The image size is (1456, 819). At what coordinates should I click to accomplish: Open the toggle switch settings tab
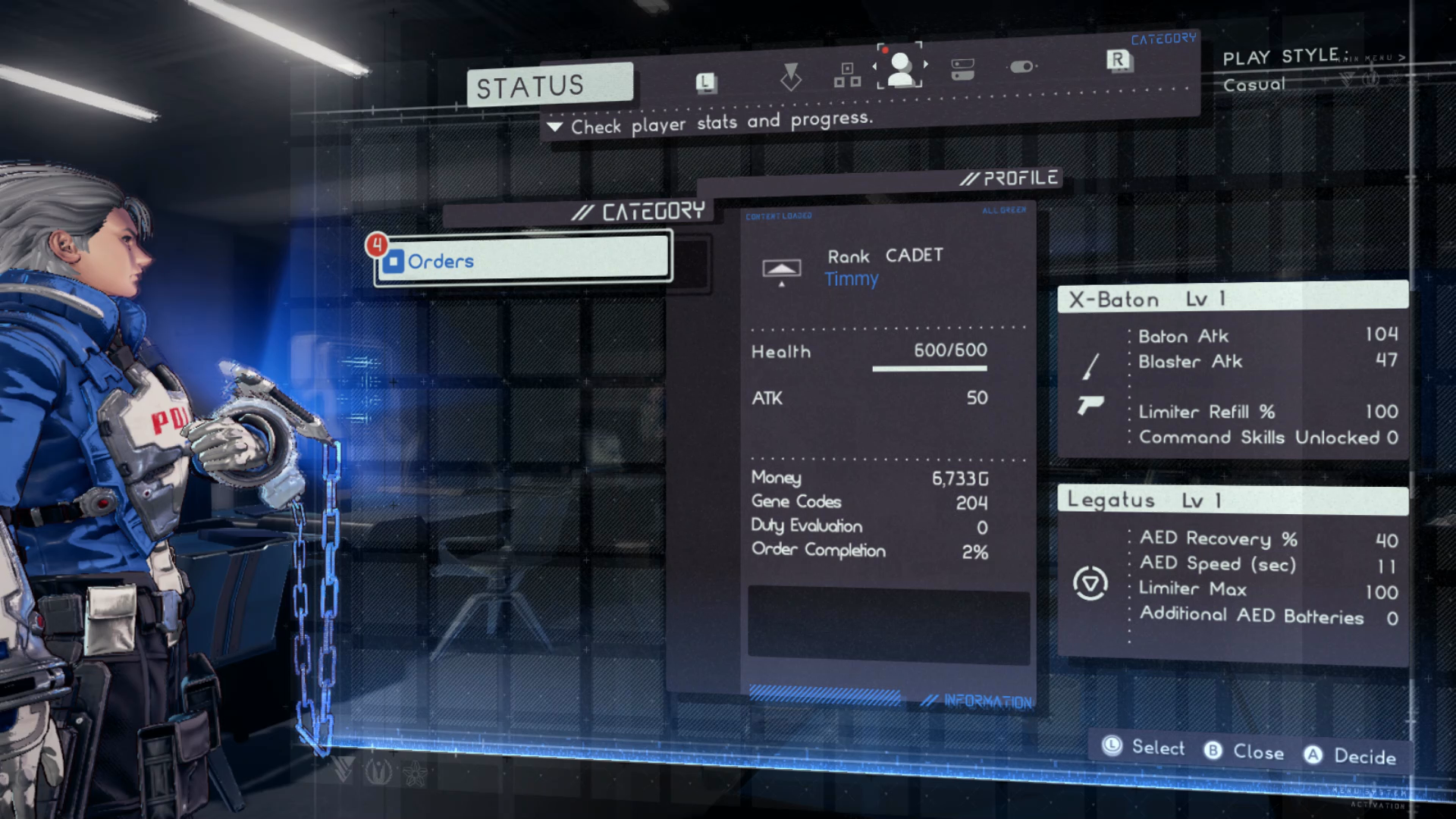[1021, 67]
